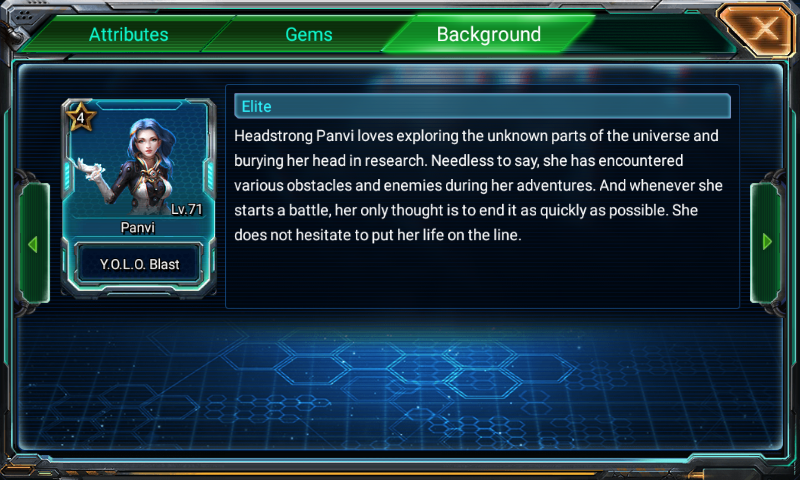Open the Gems tab
Viewport: 800px width, 480px height.
pyautogui.click(x=309, y=35)
